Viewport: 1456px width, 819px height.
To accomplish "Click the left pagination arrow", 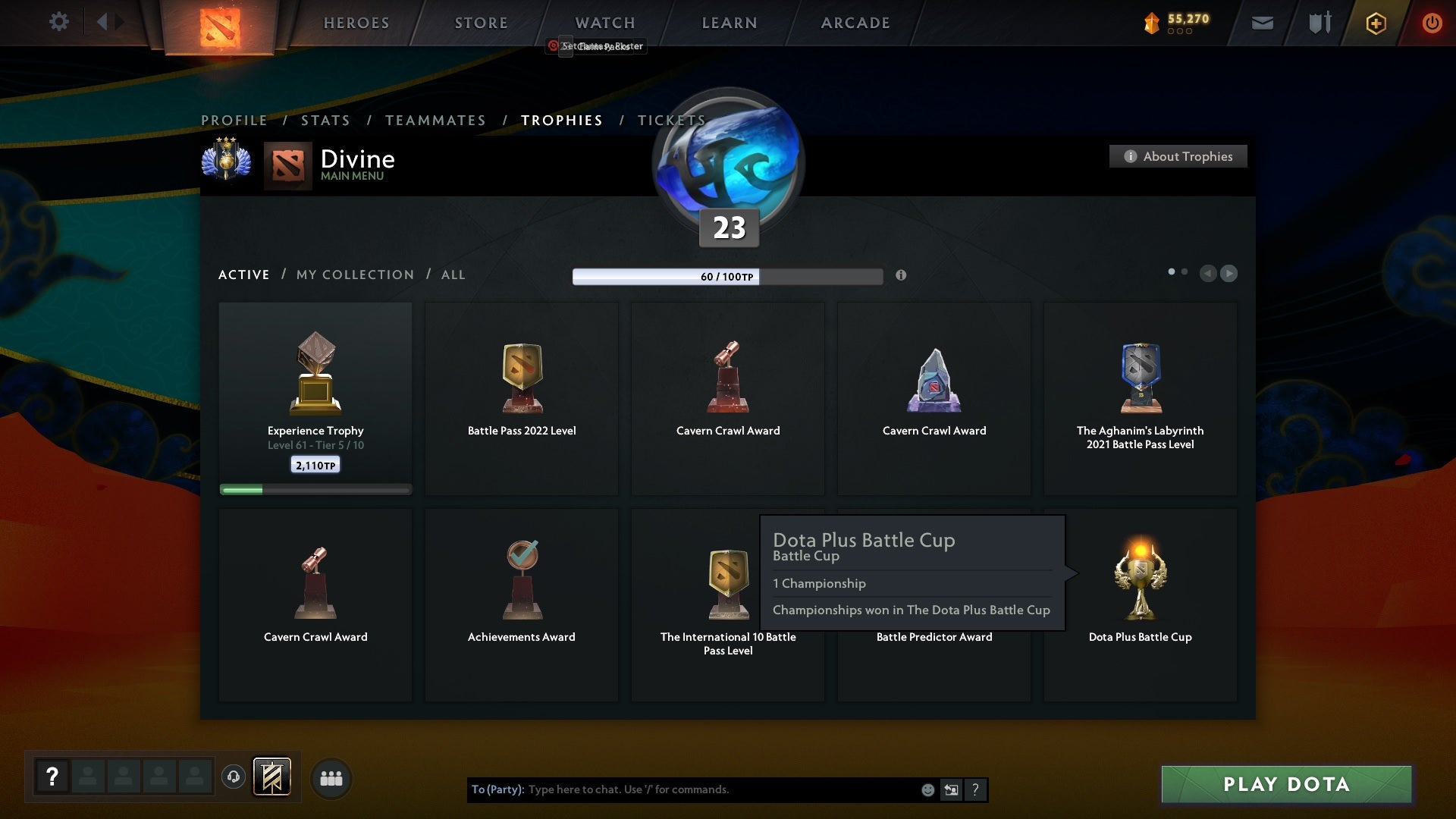I will coord(1209,274).
